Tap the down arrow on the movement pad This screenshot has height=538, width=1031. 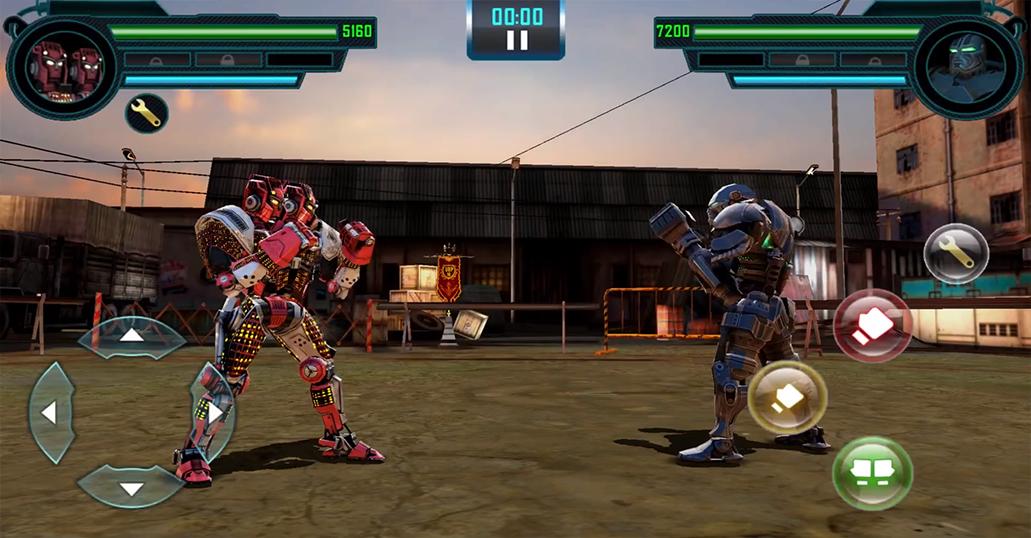point(132,487)
